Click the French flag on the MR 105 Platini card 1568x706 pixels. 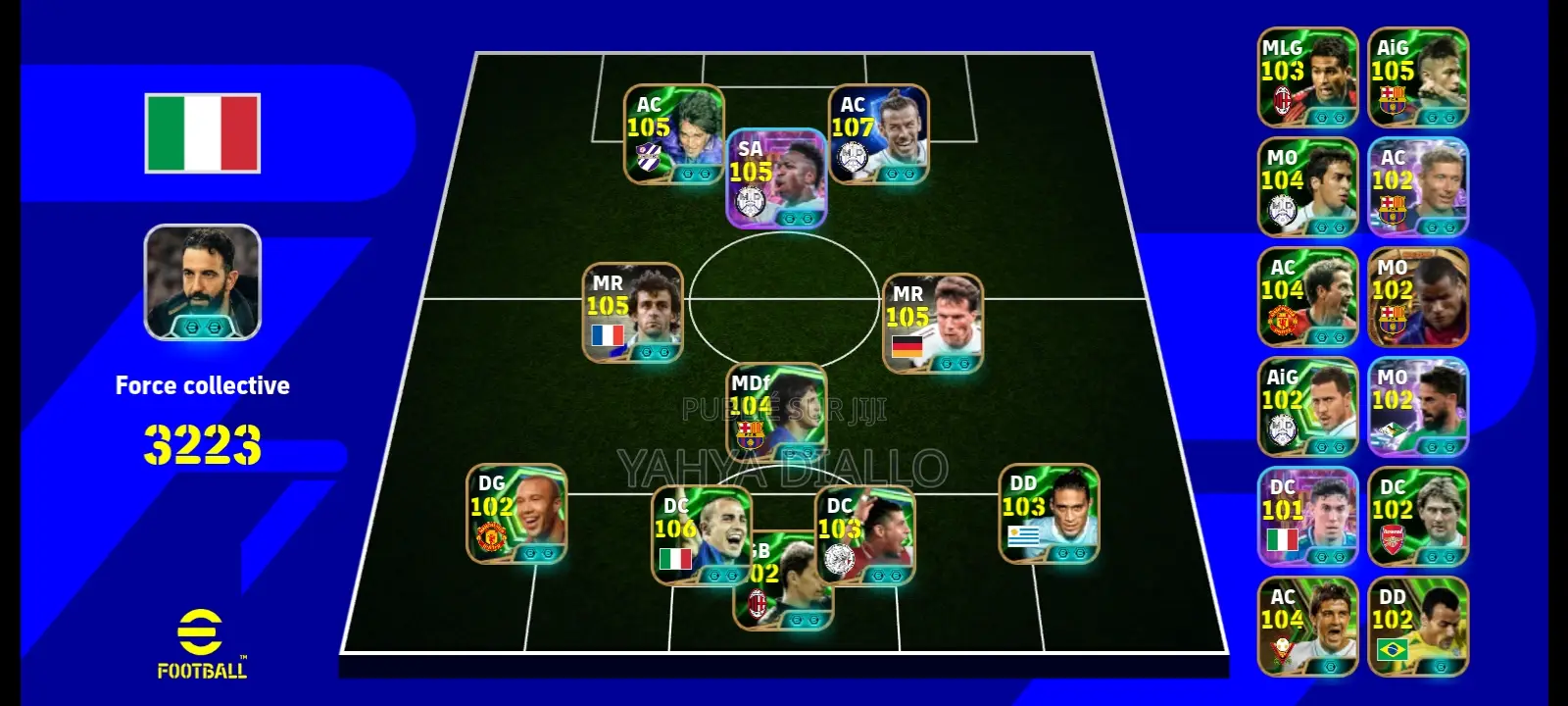pos(610,337)
